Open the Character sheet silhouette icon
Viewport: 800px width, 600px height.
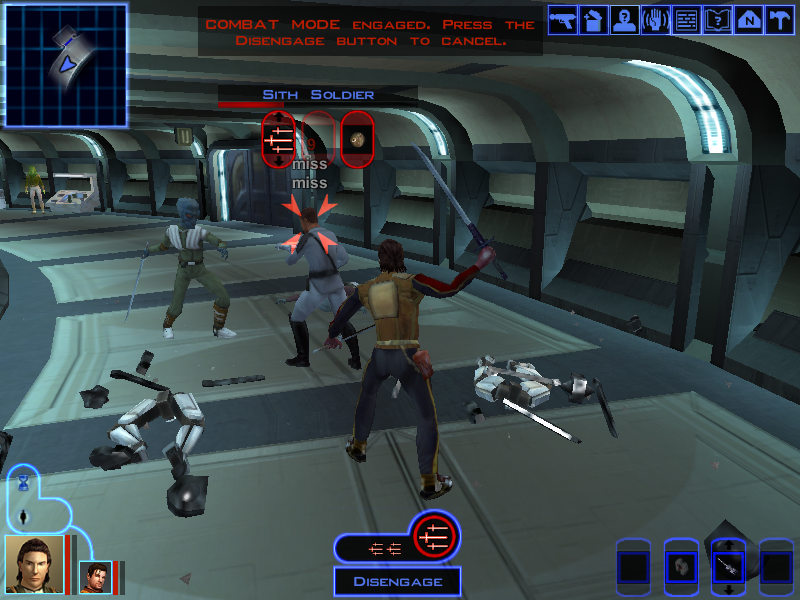click(624, 20)
